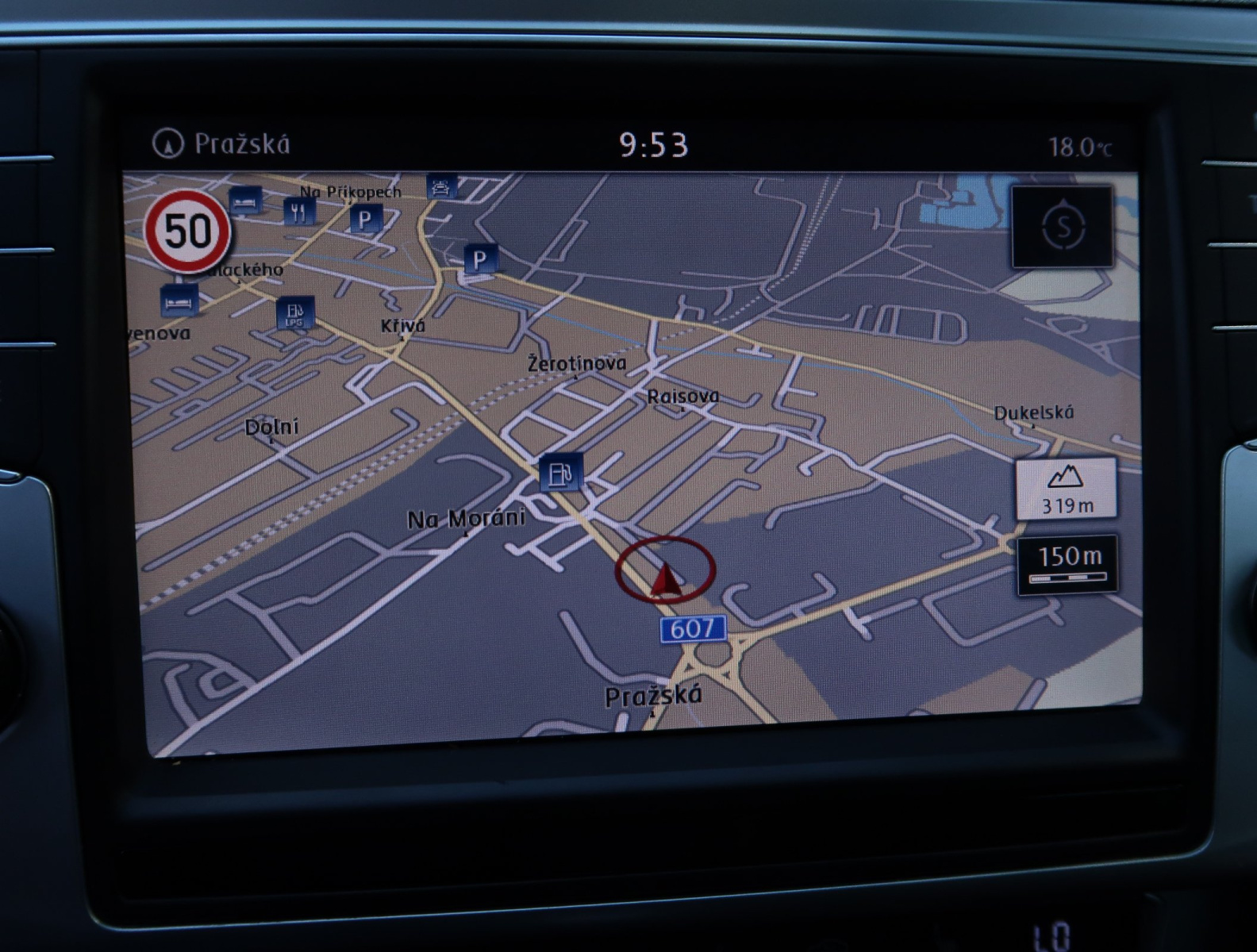This screenshot has height=952, width=1257.
Task: Tap the compass orientation button
Action: coord(1063,228)
